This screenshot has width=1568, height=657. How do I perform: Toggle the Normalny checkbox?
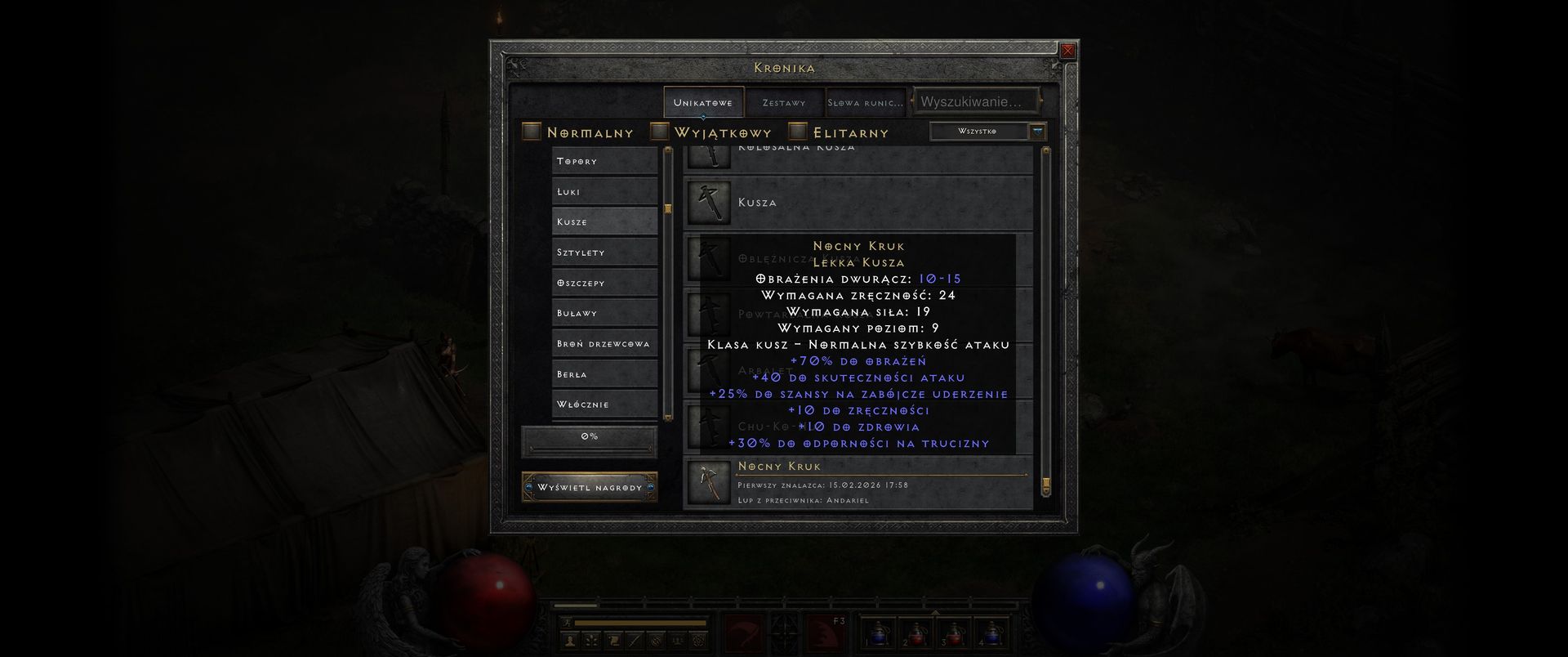[532, 132]
